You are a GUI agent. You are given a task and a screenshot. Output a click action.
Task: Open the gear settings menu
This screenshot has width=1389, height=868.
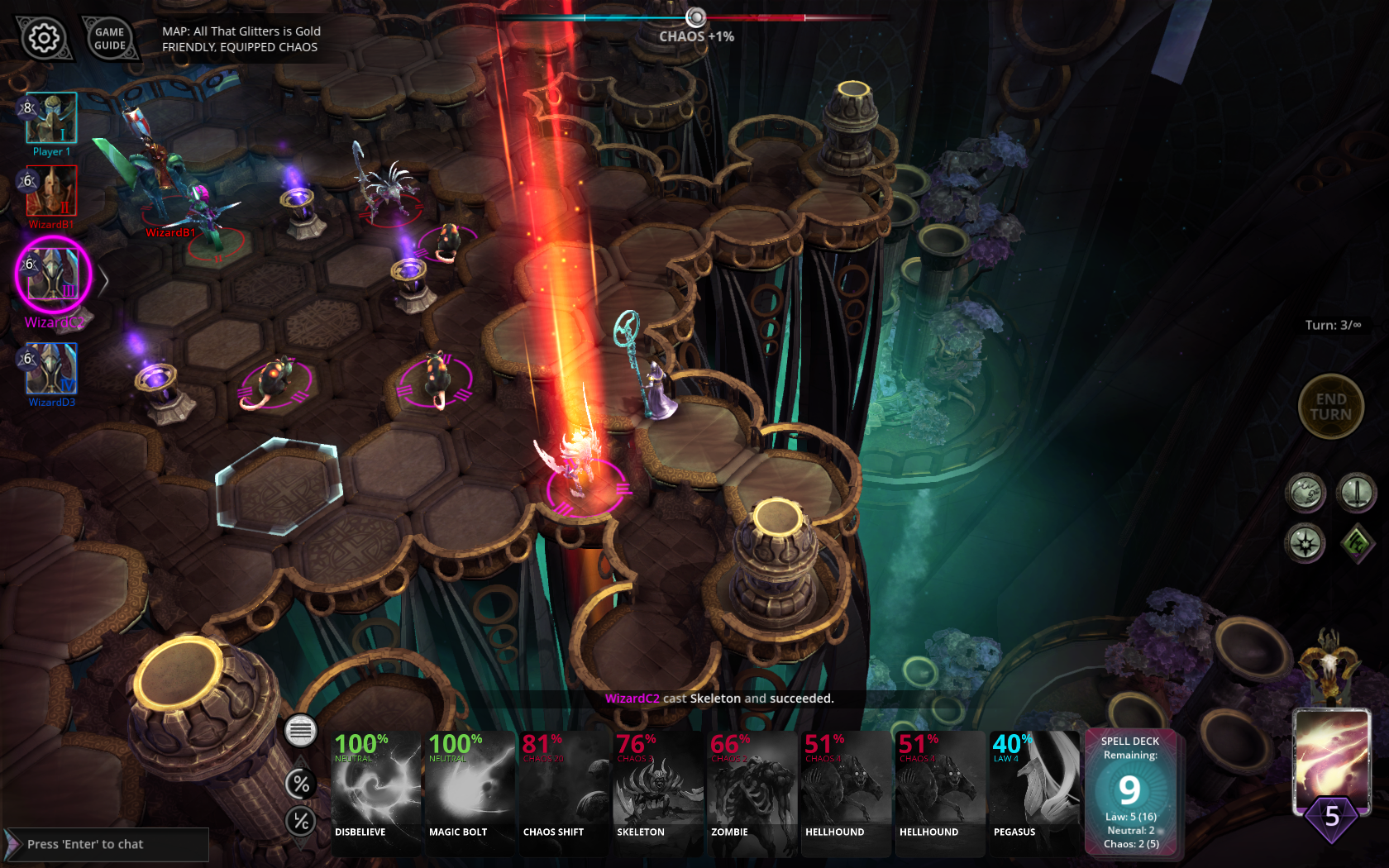(43, 38)
